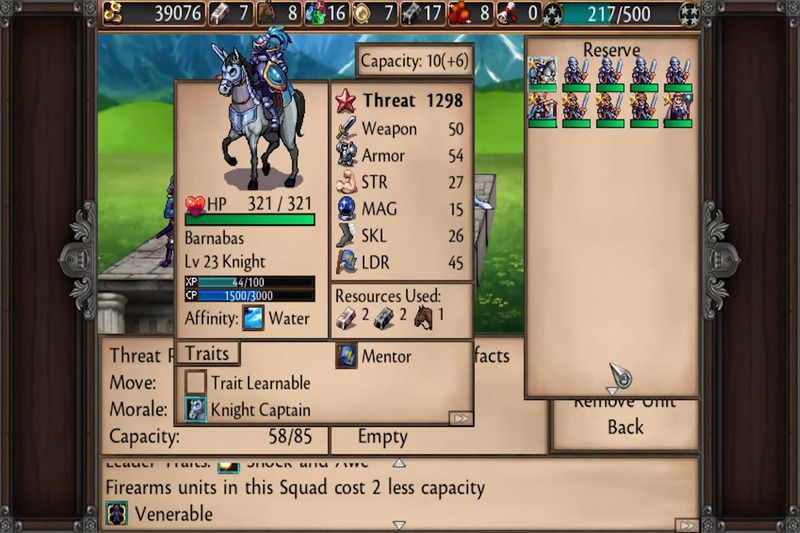Viewport: 800px width, 533px height.
Task: View the Mentor trait icon
Action: (x=346, y=356)
